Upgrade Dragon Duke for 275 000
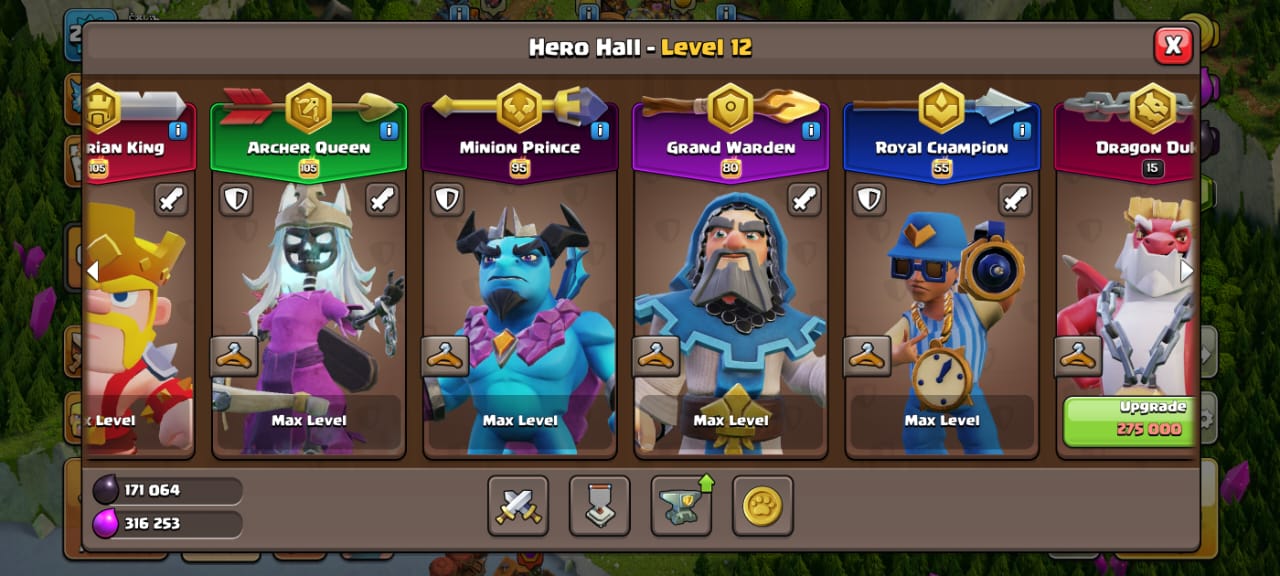 click(x=1128, y=419)
